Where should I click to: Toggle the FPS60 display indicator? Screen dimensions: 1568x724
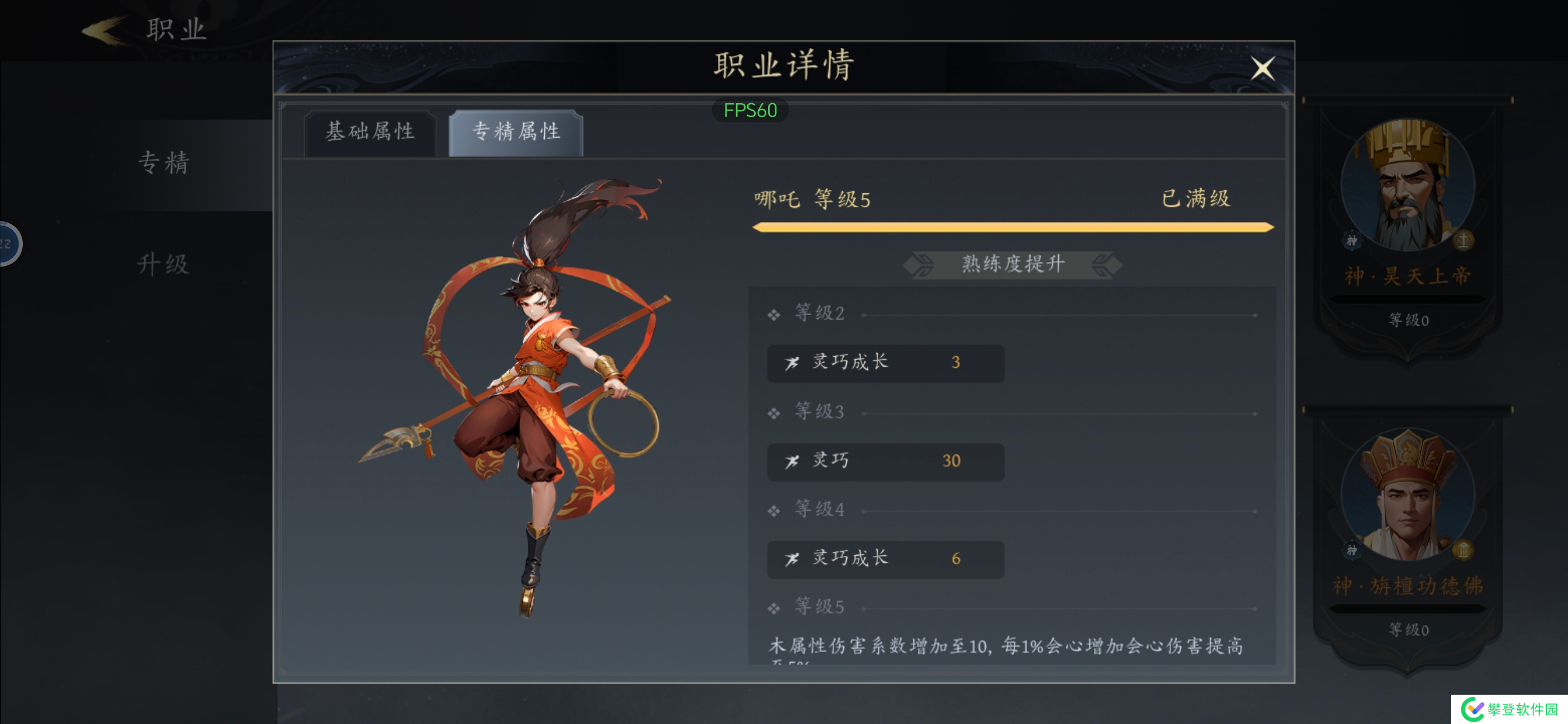click(750, 110)
